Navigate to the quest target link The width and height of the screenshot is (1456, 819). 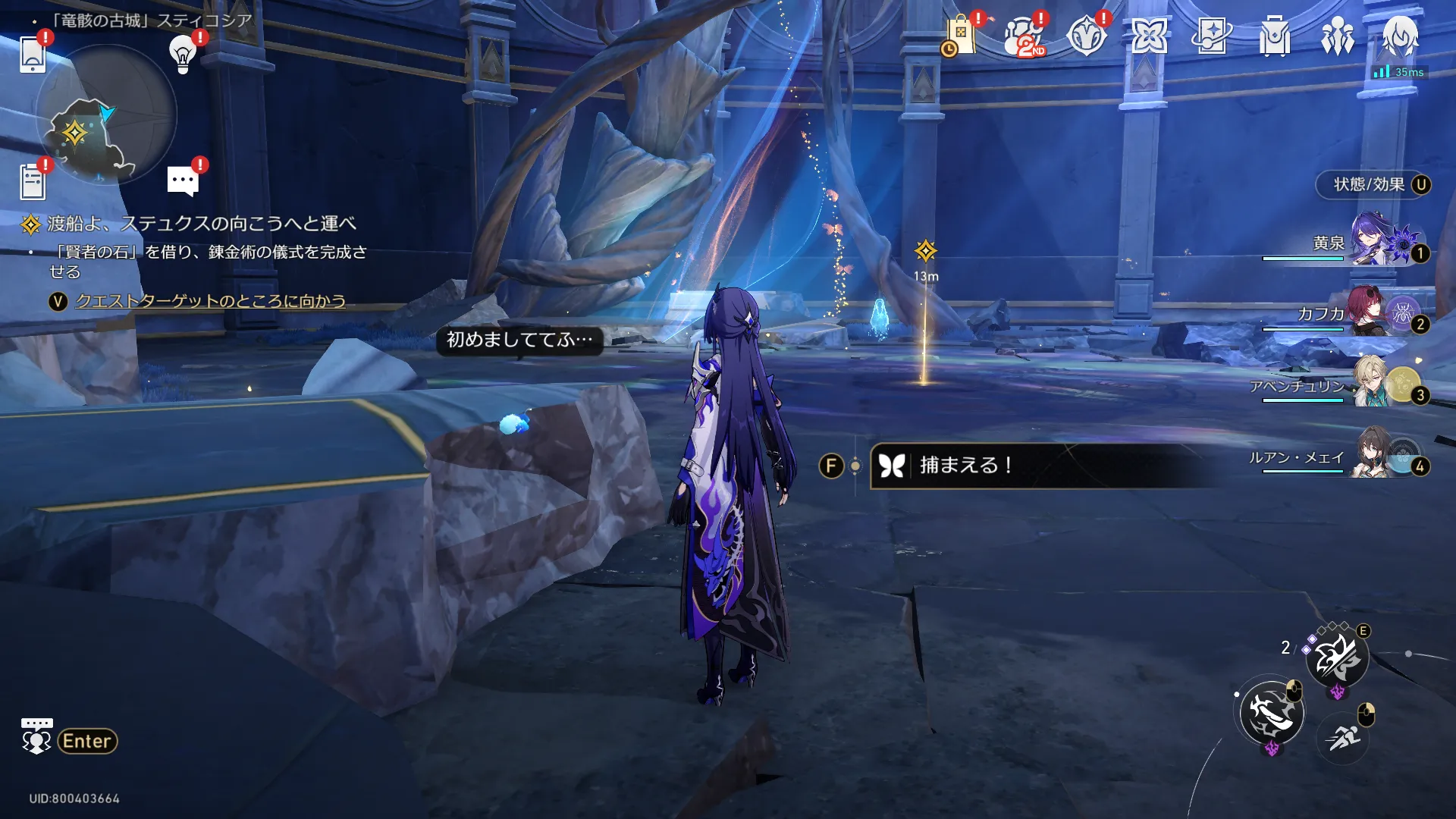[x=210, y=301]
